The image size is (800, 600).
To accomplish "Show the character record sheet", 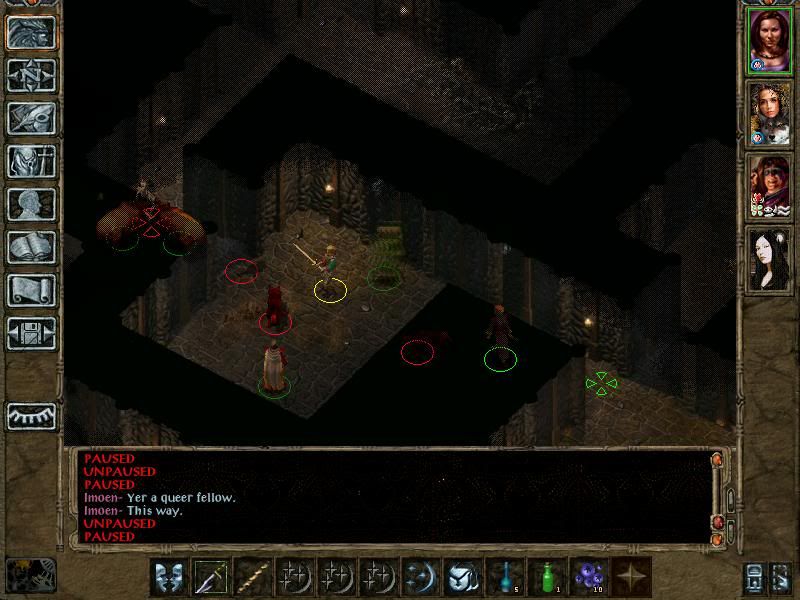I will [x=31, y=204].
